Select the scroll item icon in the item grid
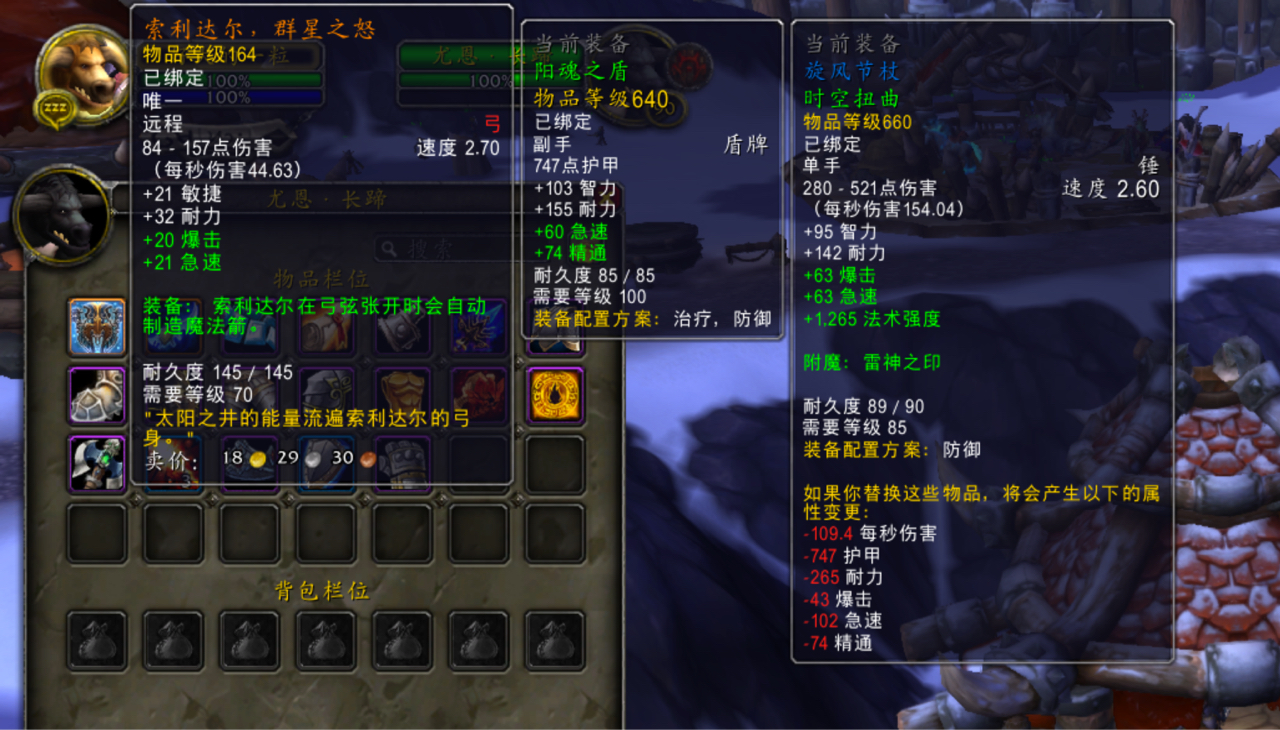 tap(329, 328)
